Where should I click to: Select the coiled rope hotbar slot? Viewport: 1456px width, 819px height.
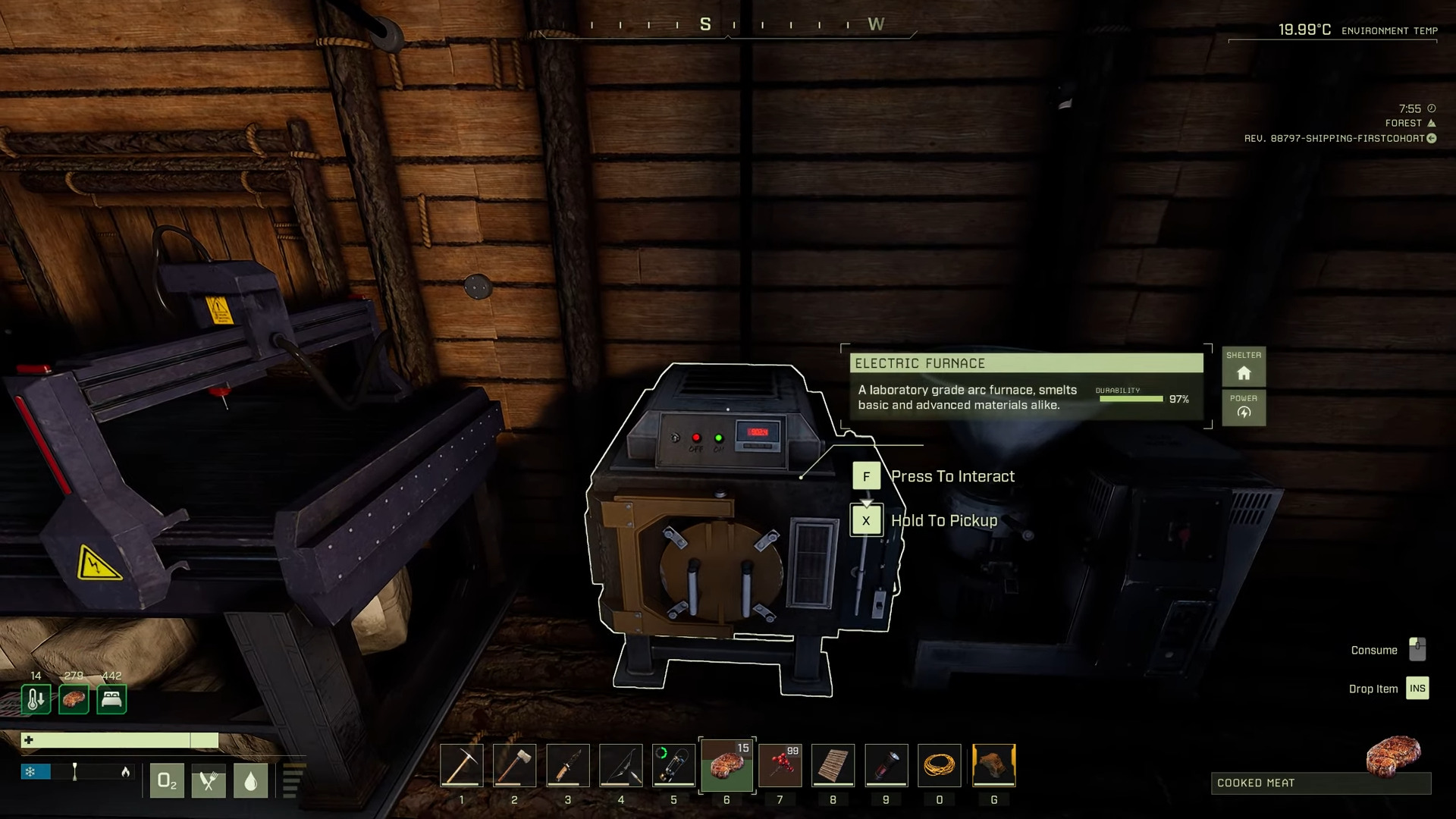coord(939,765)
